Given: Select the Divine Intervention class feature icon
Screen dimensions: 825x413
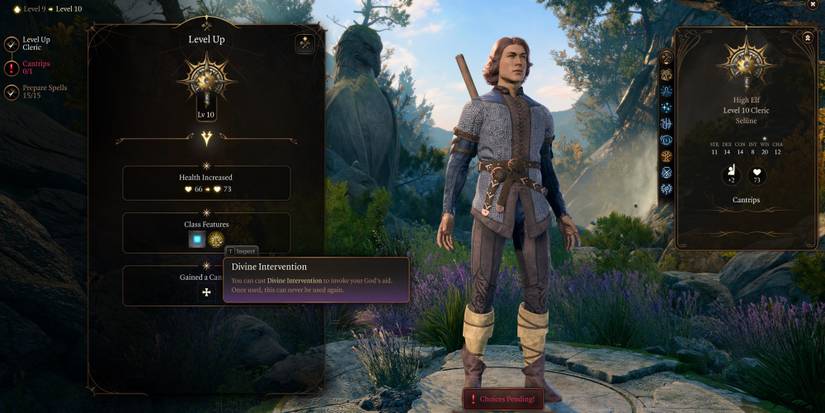Looking at the screenshot, I should pos(215,240).
